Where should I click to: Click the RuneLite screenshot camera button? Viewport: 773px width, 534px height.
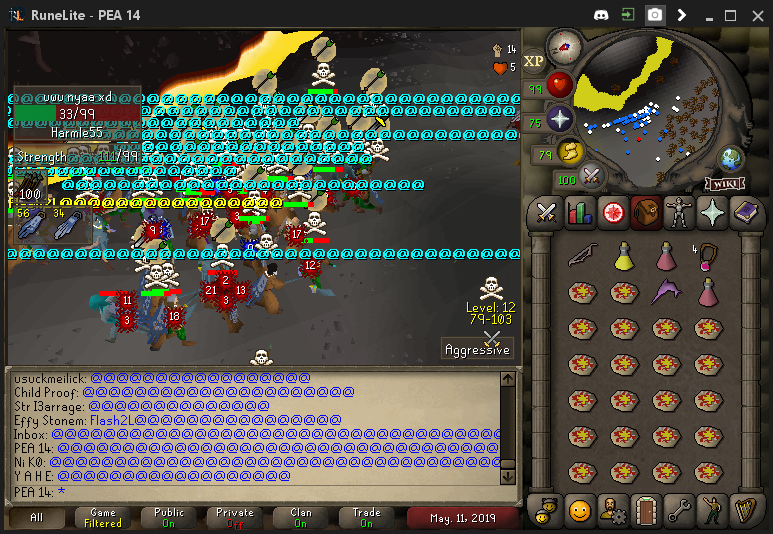[655, 15]
